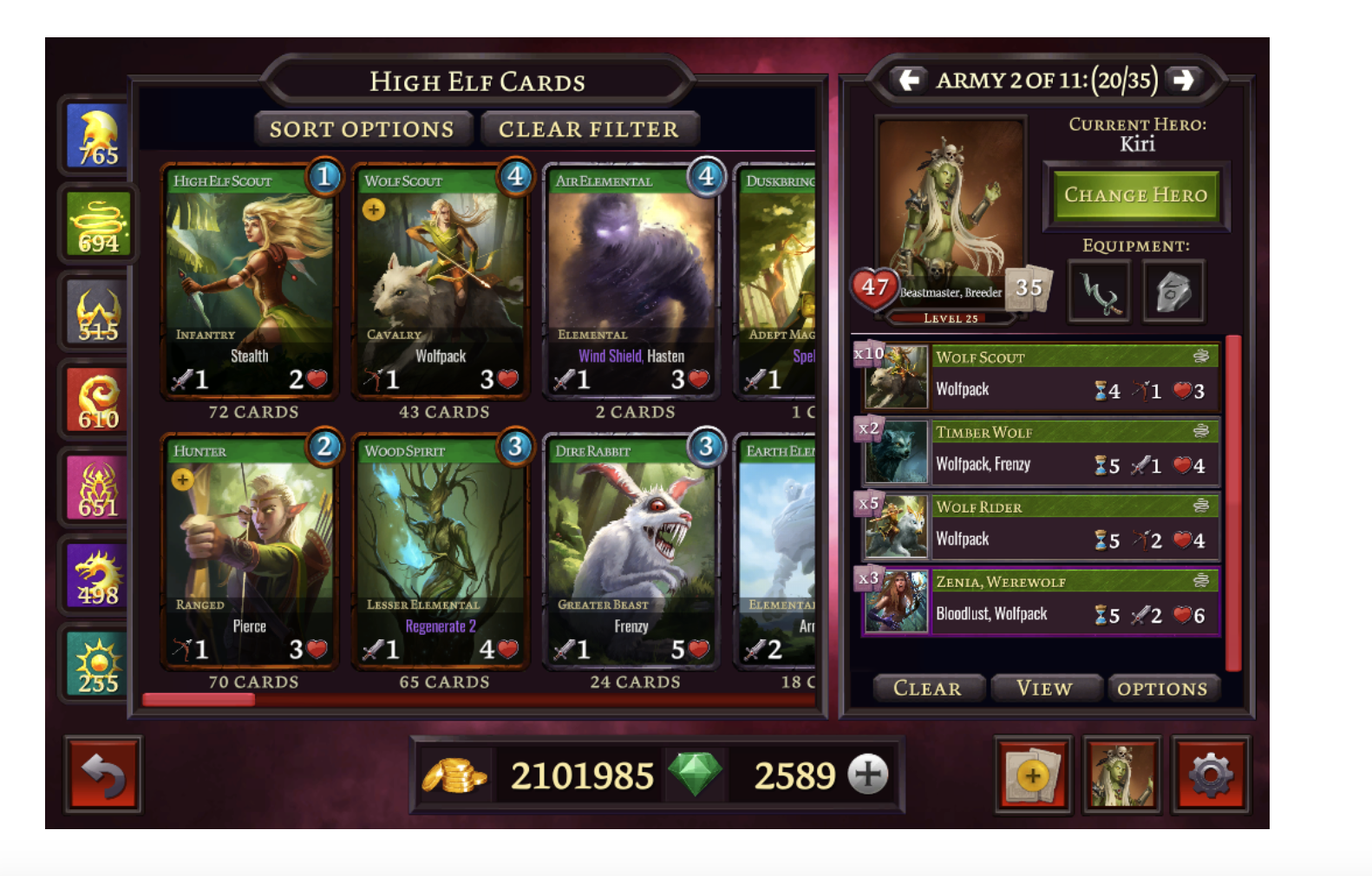Pick the dragon faction filter icon

point(94,574)
